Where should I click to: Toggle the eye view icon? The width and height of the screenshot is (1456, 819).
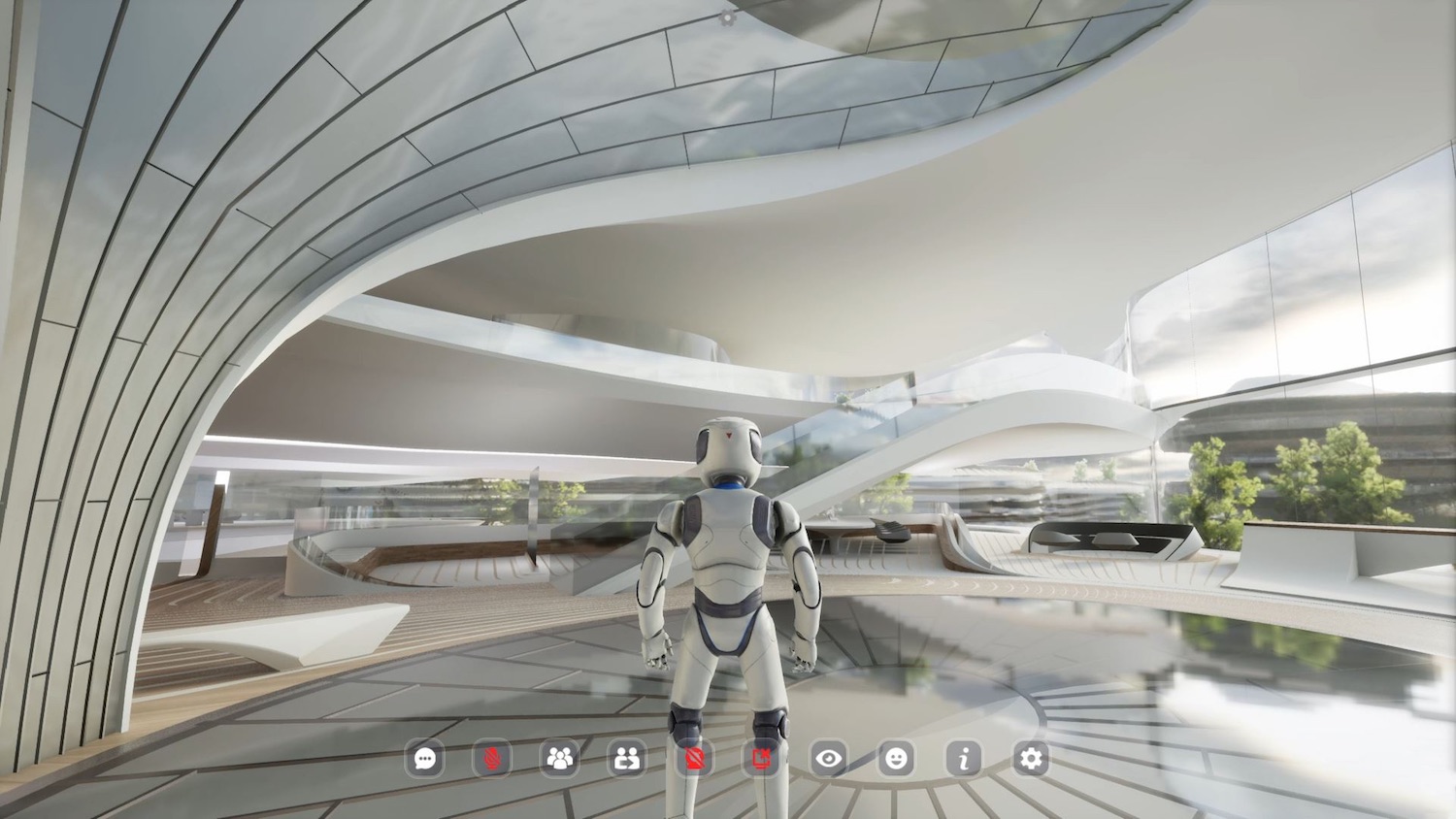pos(830,761)
